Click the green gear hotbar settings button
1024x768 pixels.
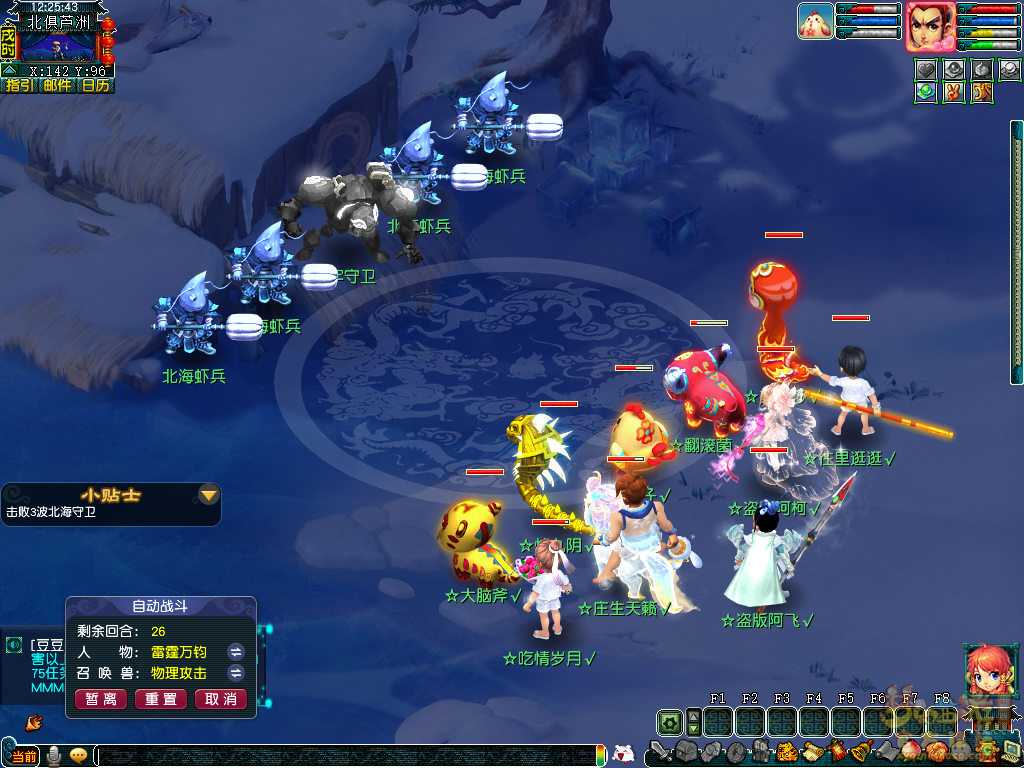pos(669,722)
